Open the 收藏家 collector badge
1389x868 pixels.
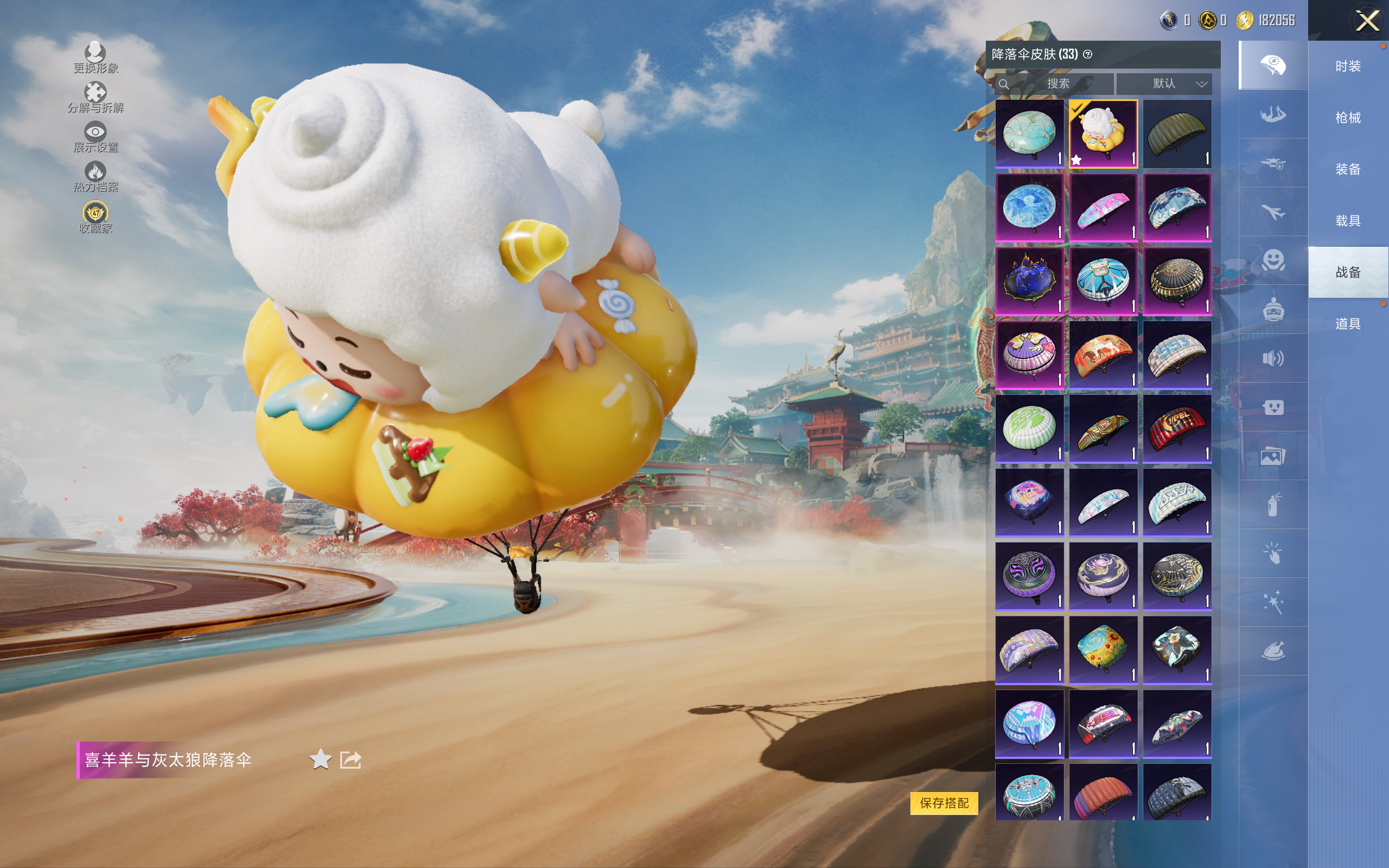tap(95, 217)
